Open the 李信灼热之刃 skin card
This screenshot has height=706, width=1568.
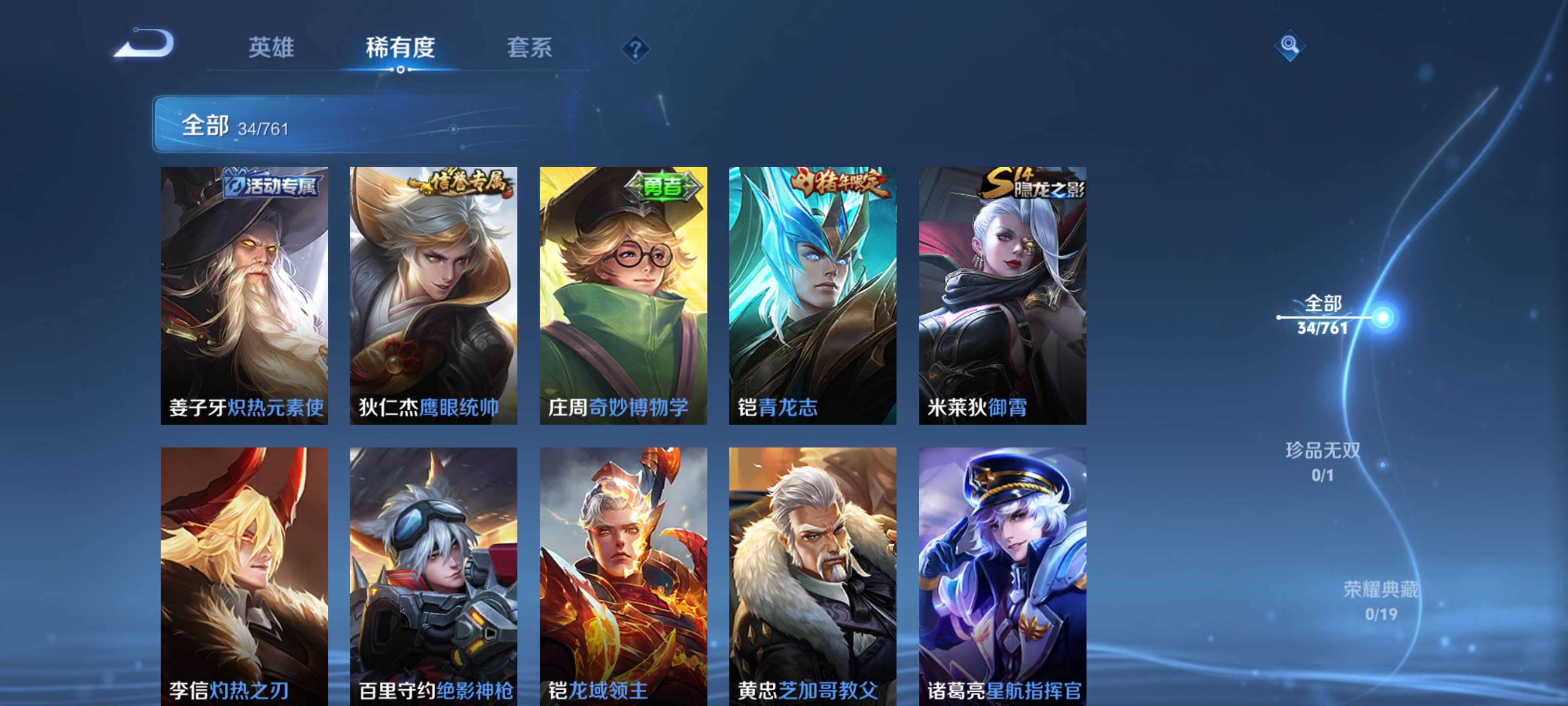244,573
